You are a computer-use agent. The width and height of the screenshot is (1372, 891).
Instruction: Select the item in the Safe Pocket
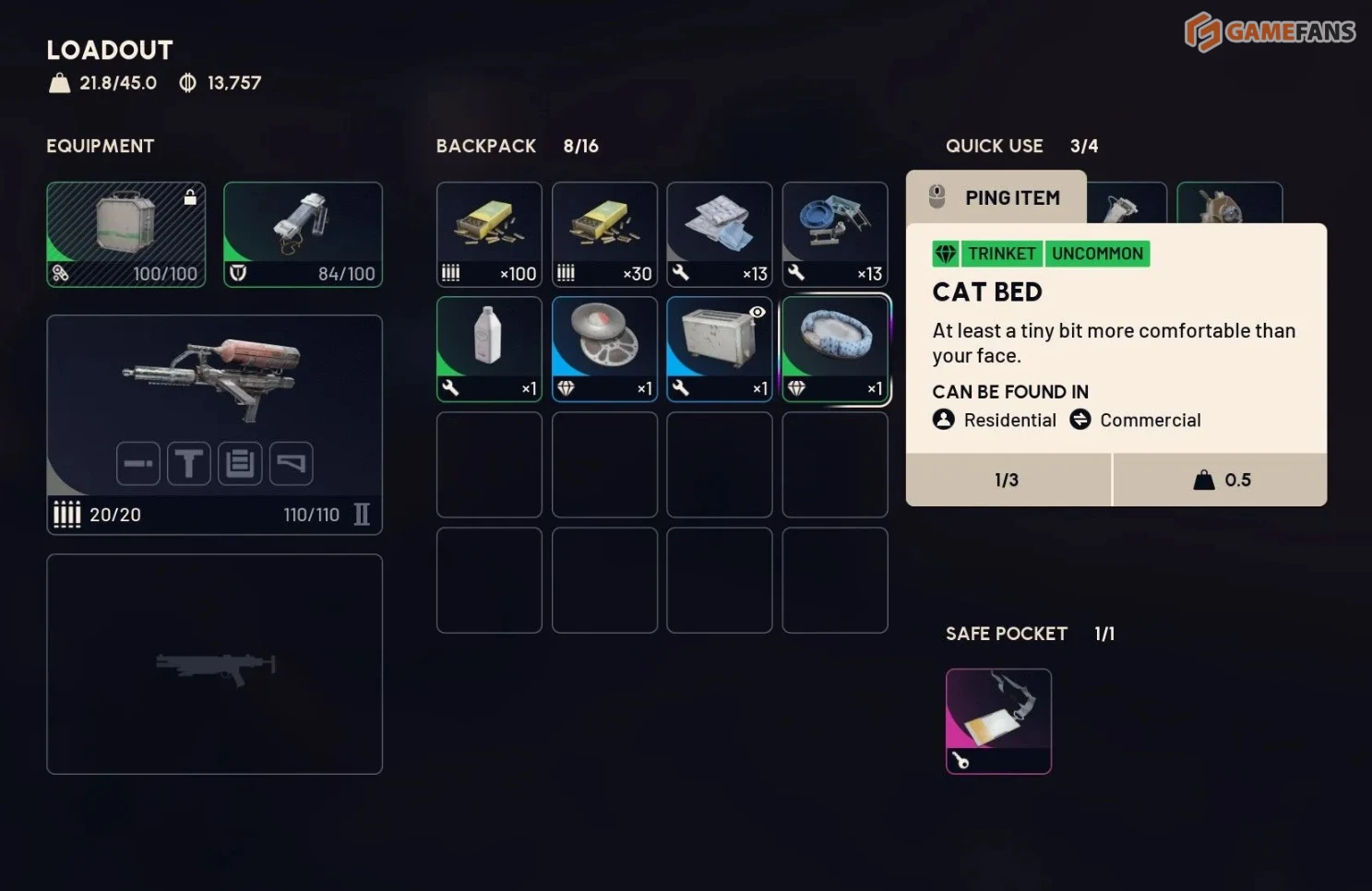(998, 720)
